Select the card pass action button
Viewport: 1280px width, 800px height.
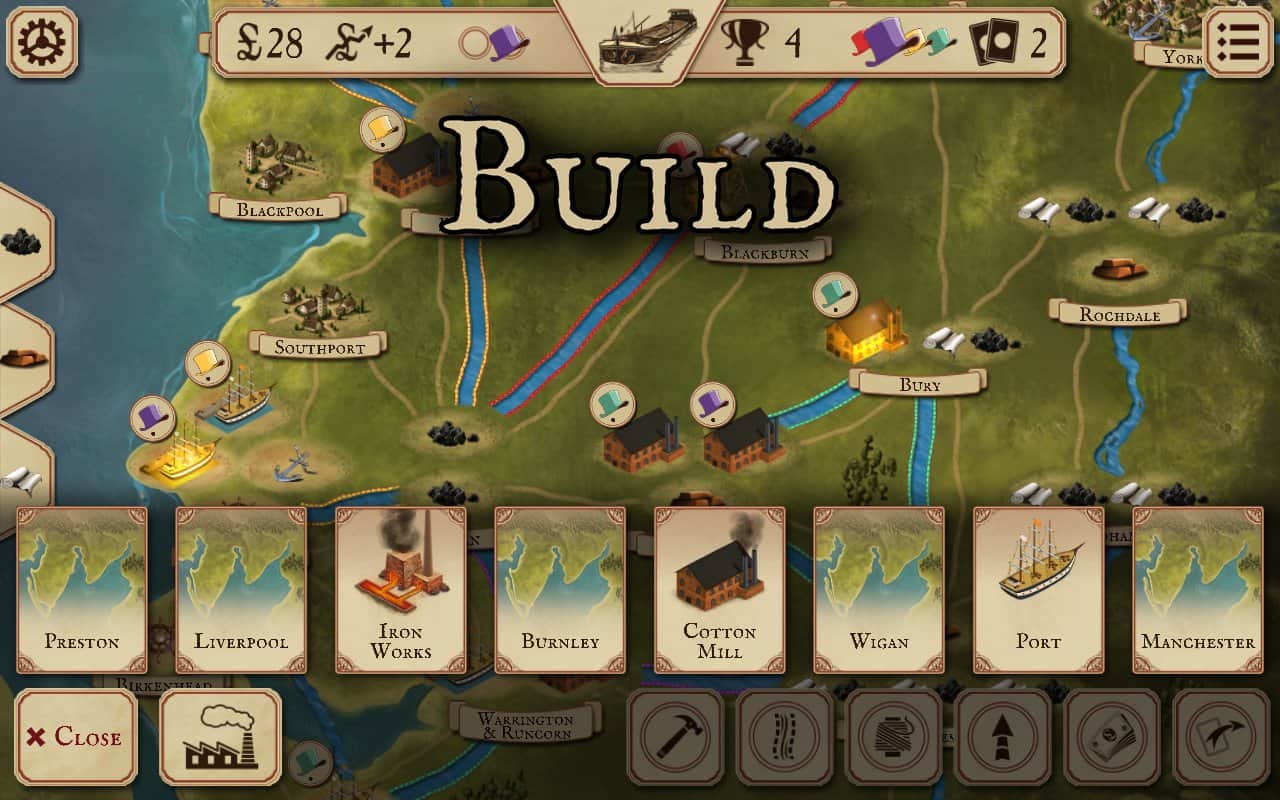coord(1220,737)
